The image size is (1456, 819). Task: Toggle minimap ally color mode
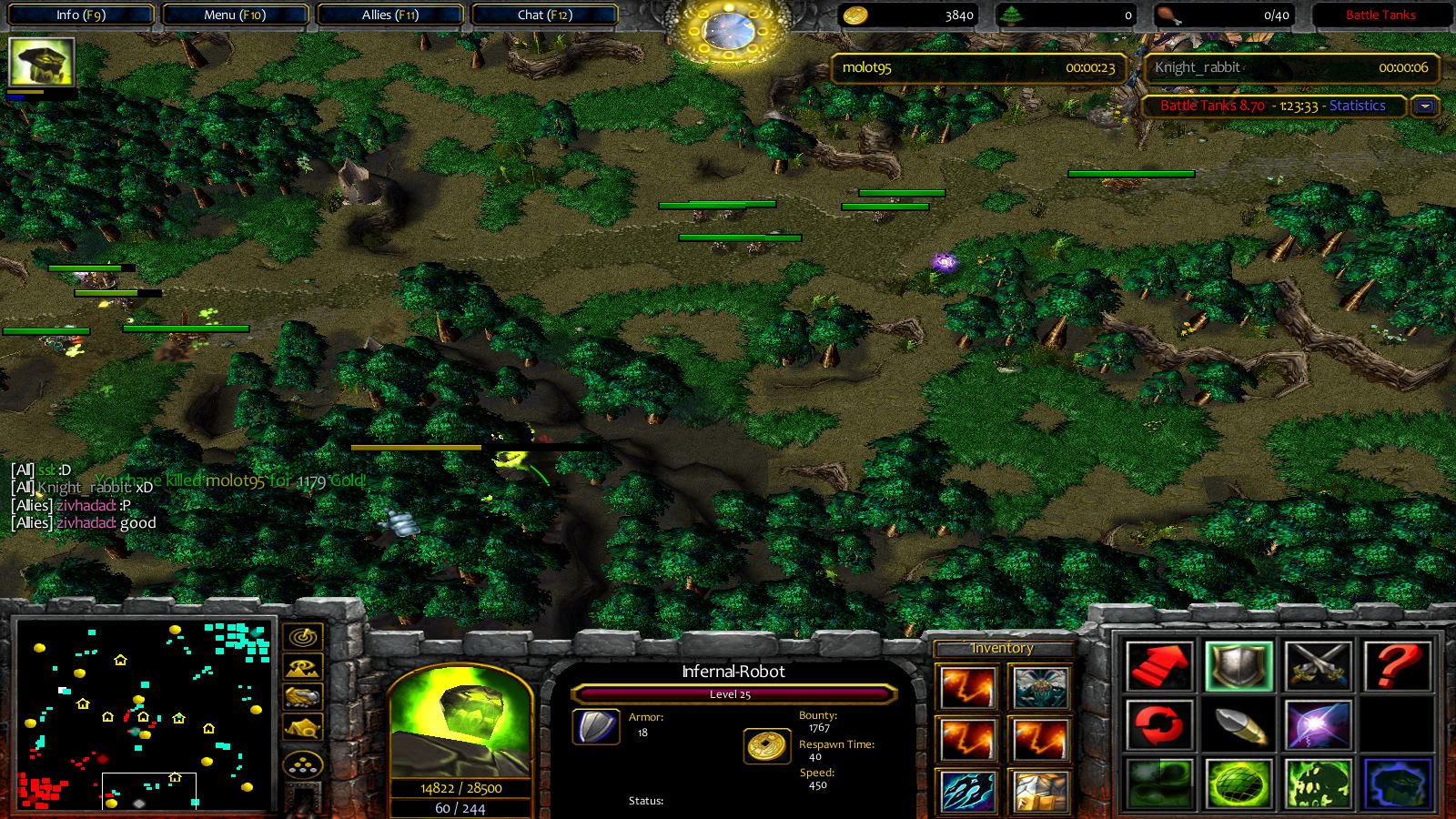pos(303,697)
